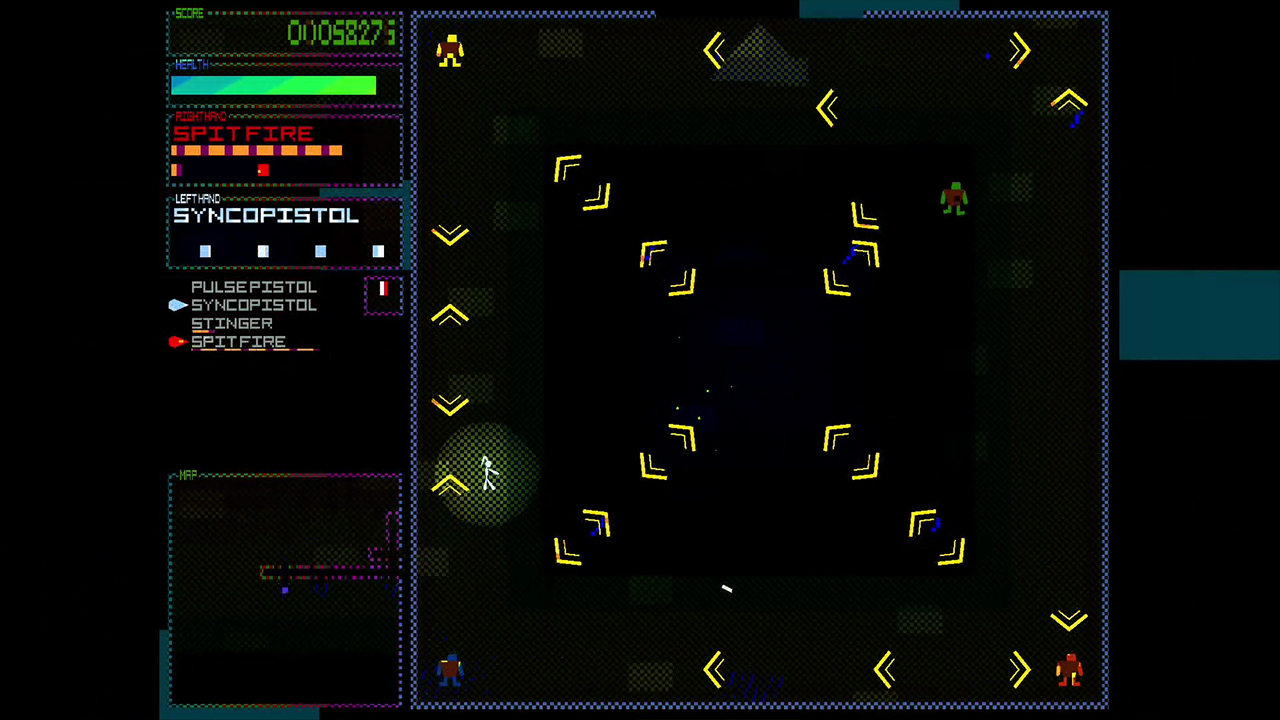
Task: Click the SYNCOPISTOL panel title text
Action: pyautogui.click(x=265, y=216)
